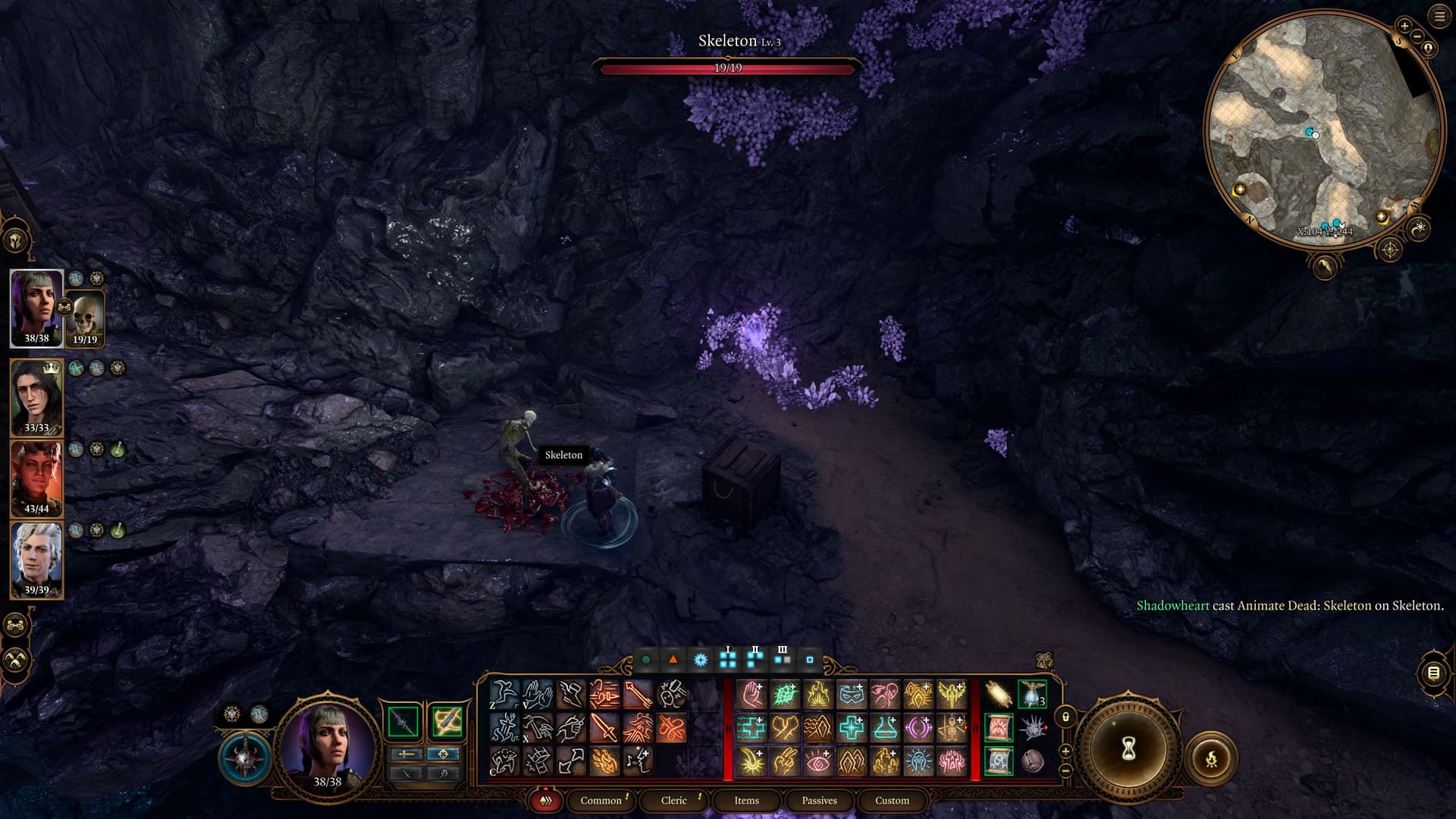Screen dimensions: 1456x819
Task: Click the minimap
Action: [x=1323, y=129]
